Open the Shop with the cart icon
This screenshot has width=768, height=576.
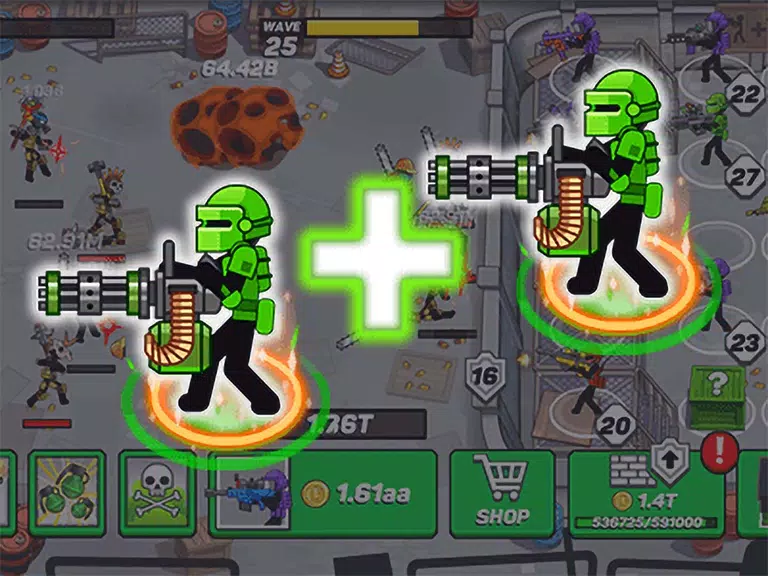coord(502,494)
